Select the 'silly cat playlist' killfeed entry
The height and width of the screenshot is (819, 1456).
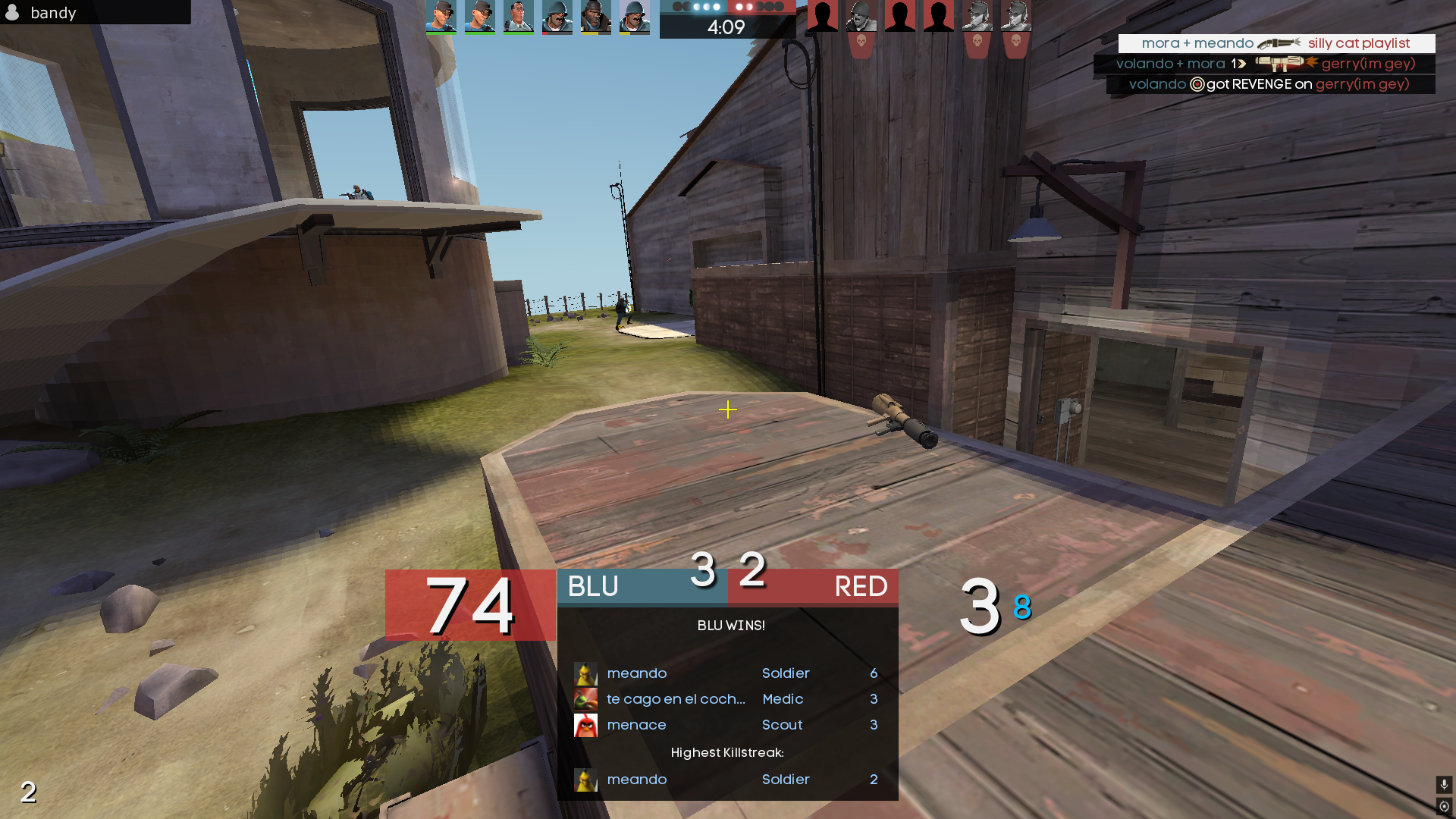[x=1276, y=43]
